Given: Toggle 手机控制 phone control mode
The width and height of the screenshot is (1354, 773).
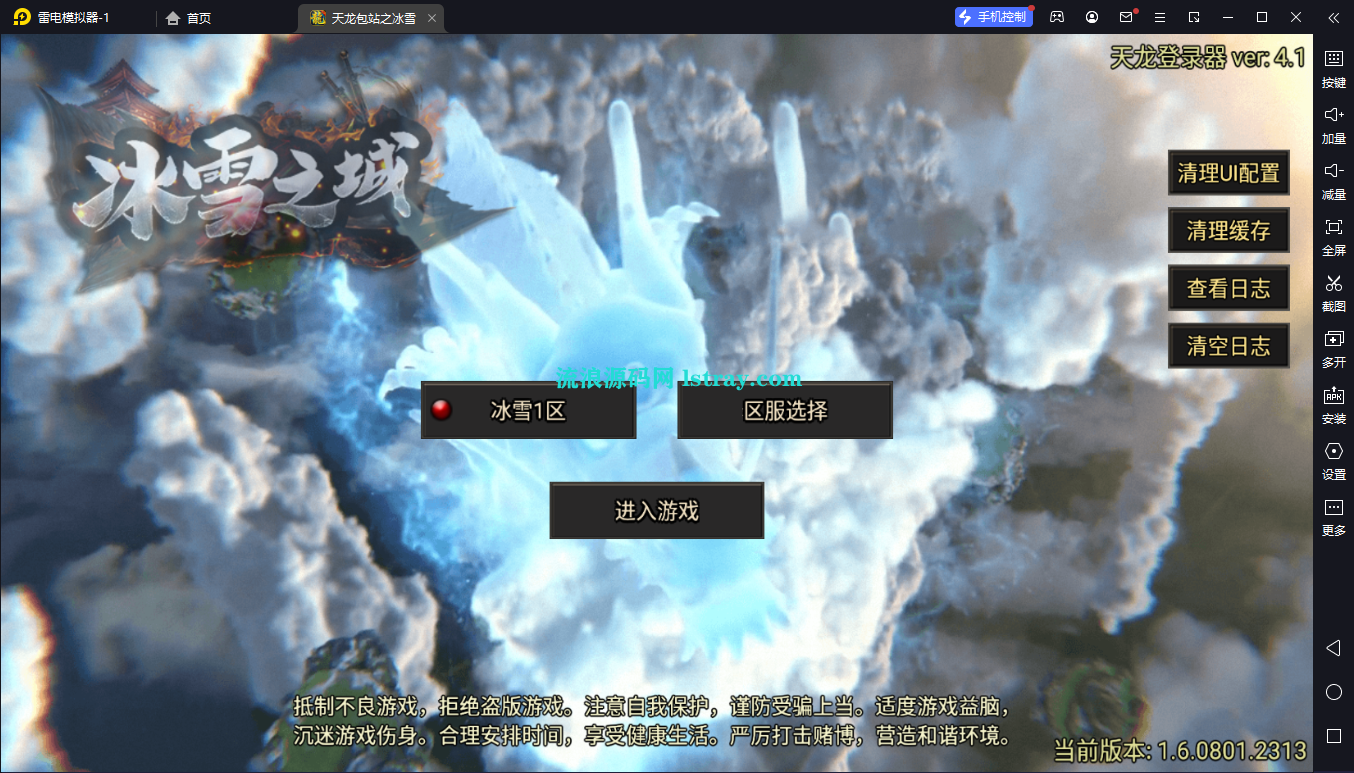Looking at the screenshot, I should 993,17.
